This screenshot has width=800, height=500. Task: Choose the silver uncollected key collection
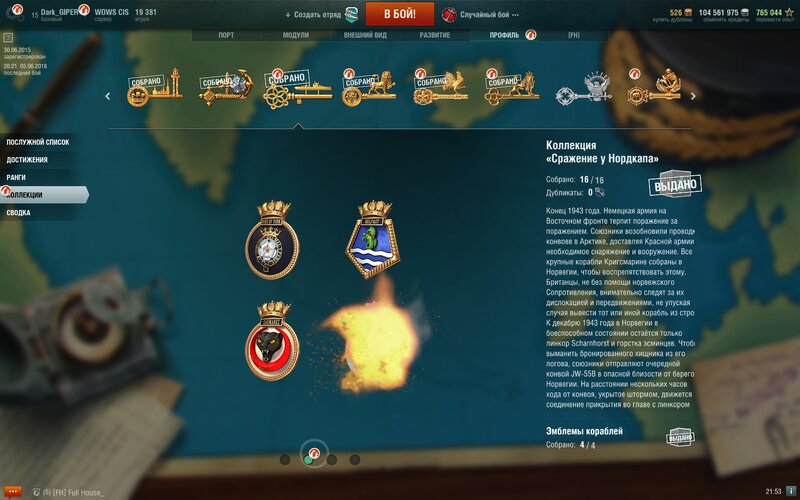[585, 90]
